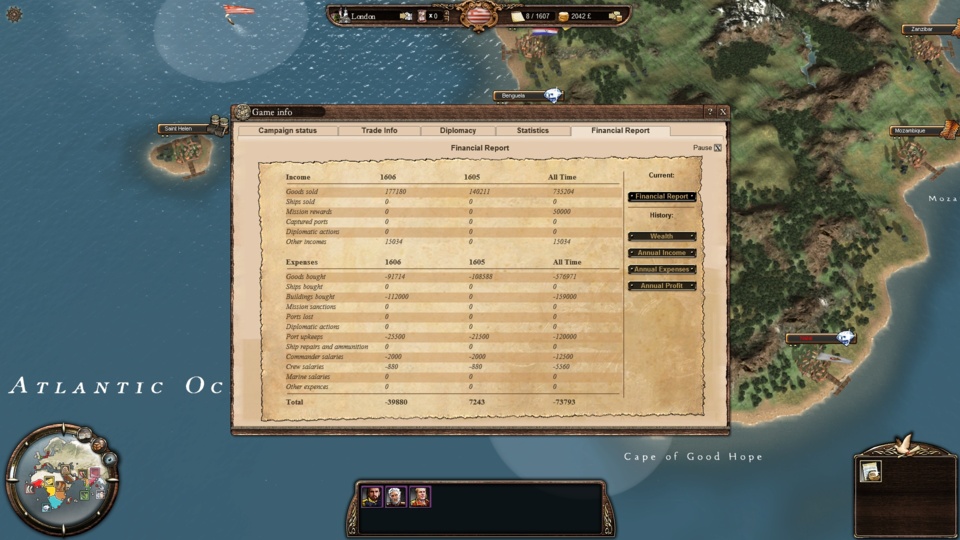Pick the third commander portrait in red
The height and width of the screenshot is (540, 960).
click(420, 496)
